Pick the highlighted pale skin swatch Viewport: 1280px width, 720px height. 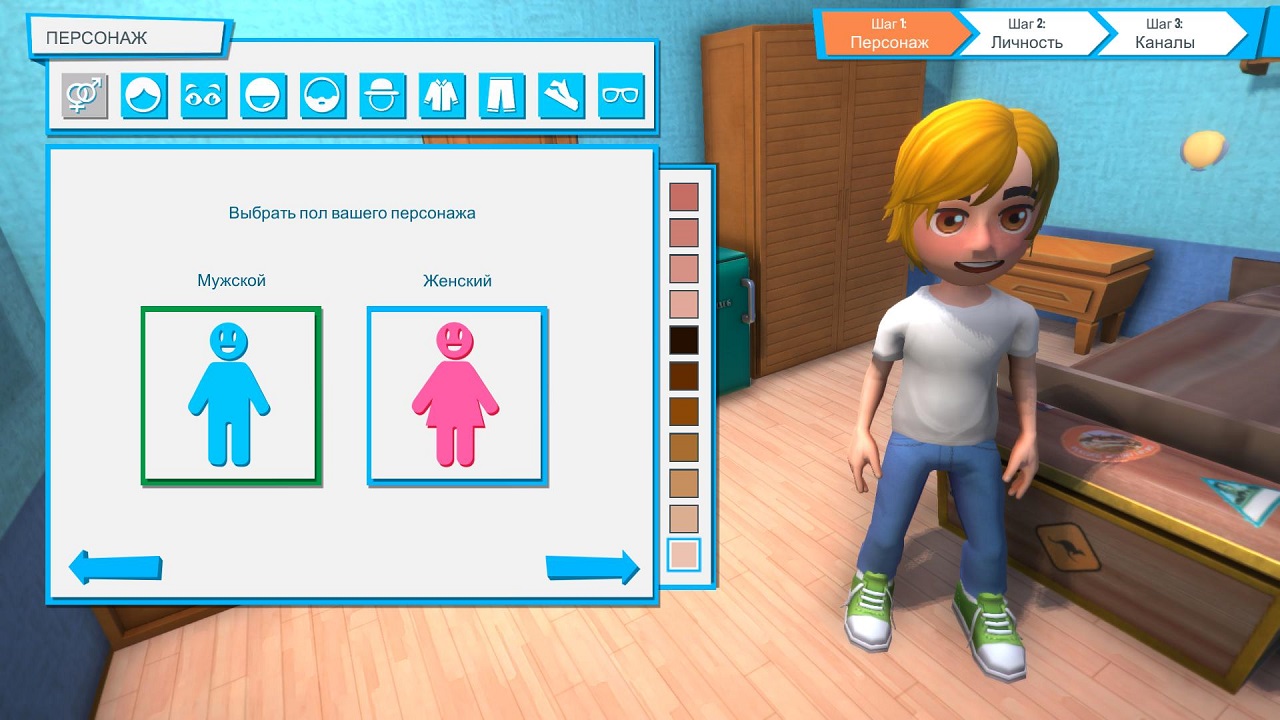(x=684, y=555)
